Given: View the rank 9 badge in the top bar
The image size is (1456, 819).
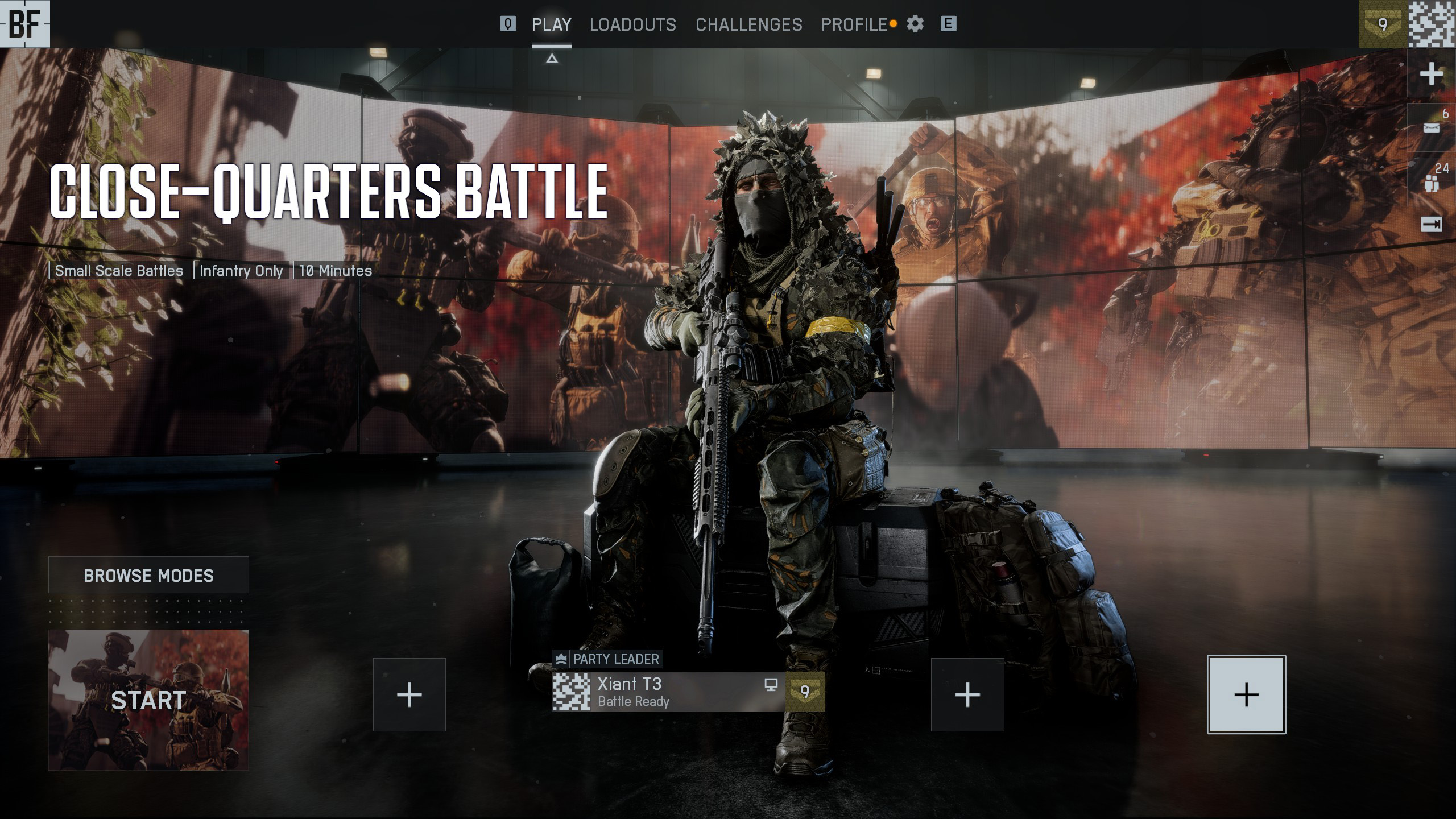Looking at the screenshot, I should [1383, 24].
